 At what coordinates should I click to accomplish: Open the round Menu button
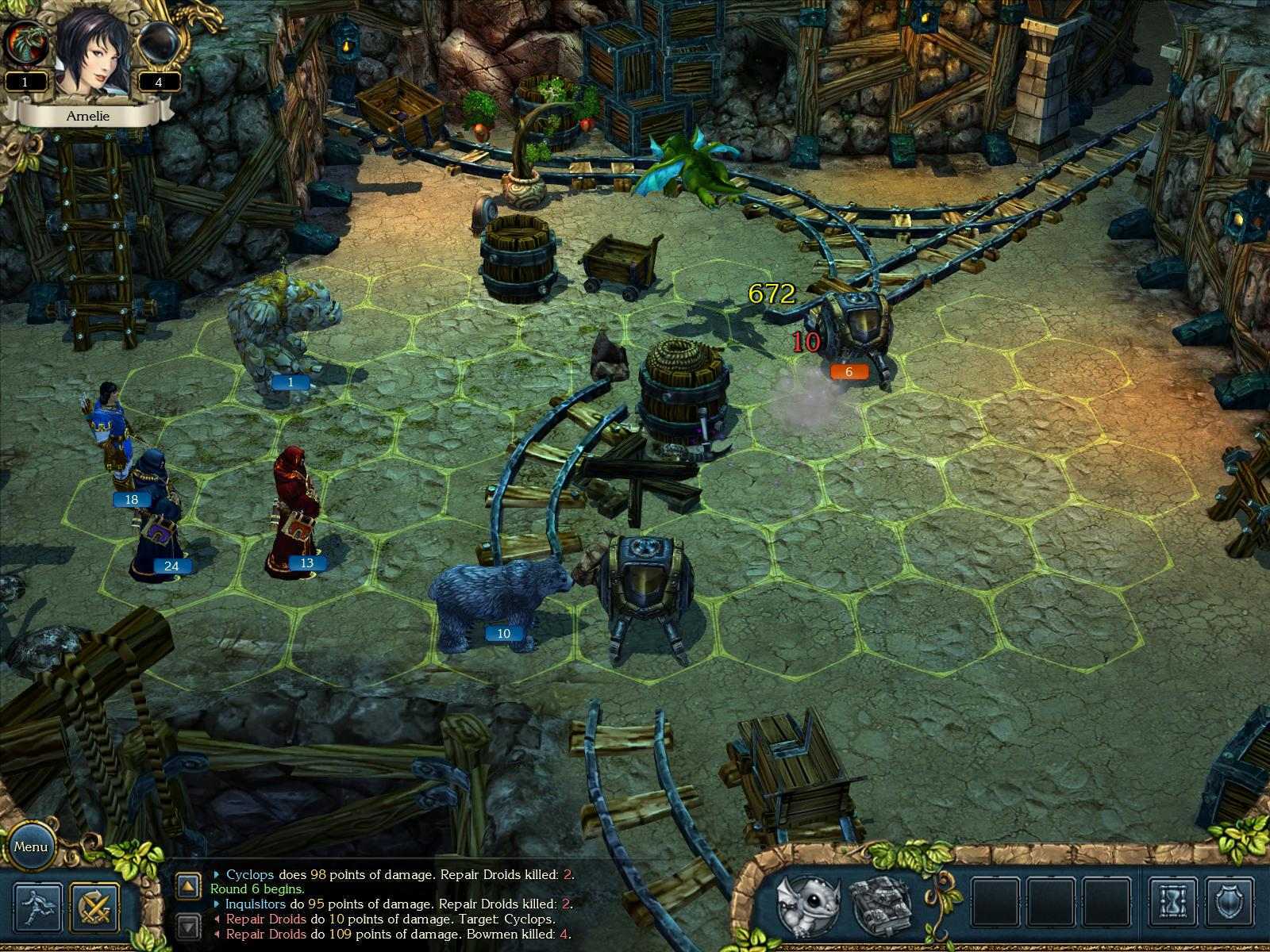(x=31, y=846)
